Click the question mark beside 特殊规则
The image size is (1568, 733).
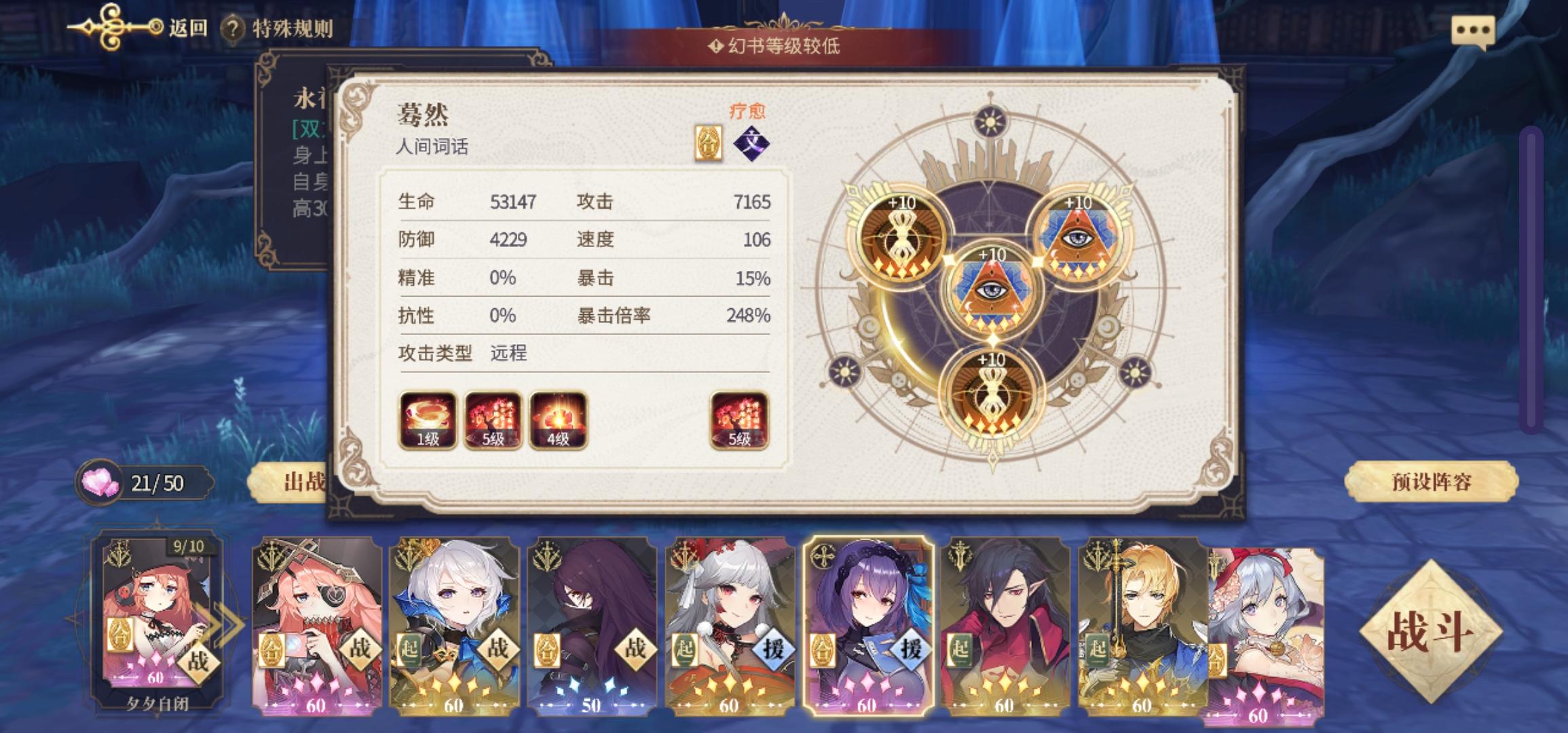pyautogui.click(x=232, y=29)
